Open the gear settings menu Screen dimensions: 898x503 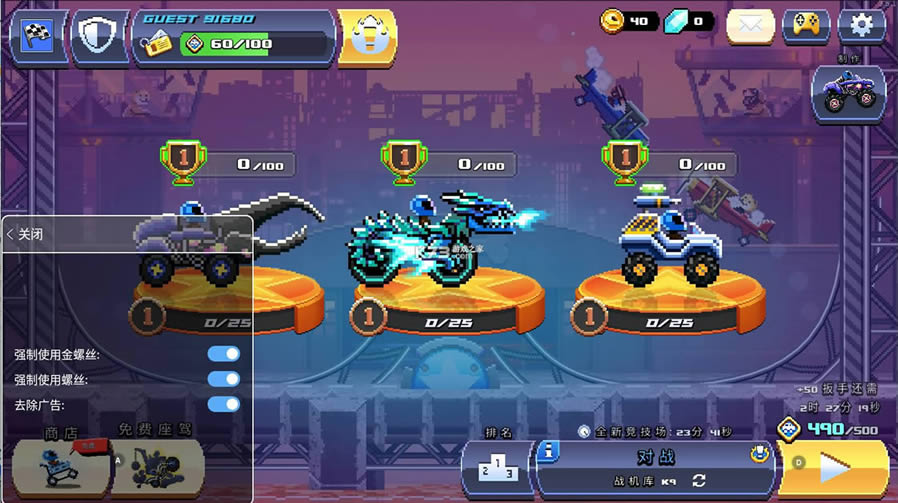click(x=861, y=26)
